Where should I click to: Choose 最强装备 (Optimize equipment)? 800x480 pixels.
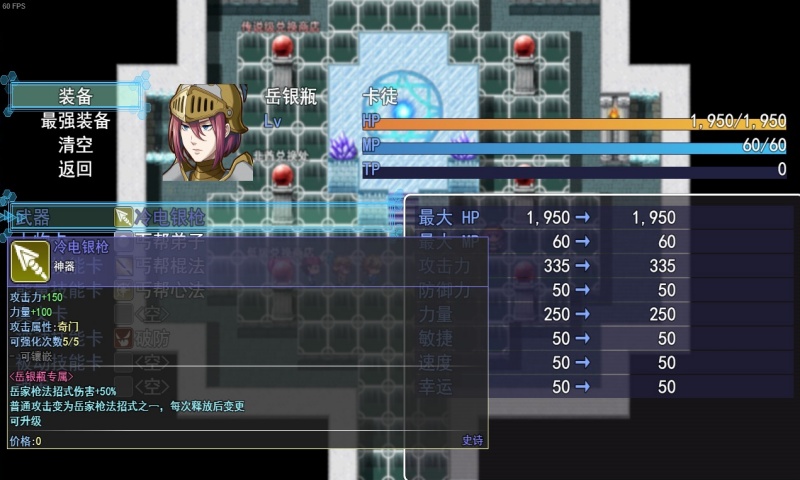(75, 120)
